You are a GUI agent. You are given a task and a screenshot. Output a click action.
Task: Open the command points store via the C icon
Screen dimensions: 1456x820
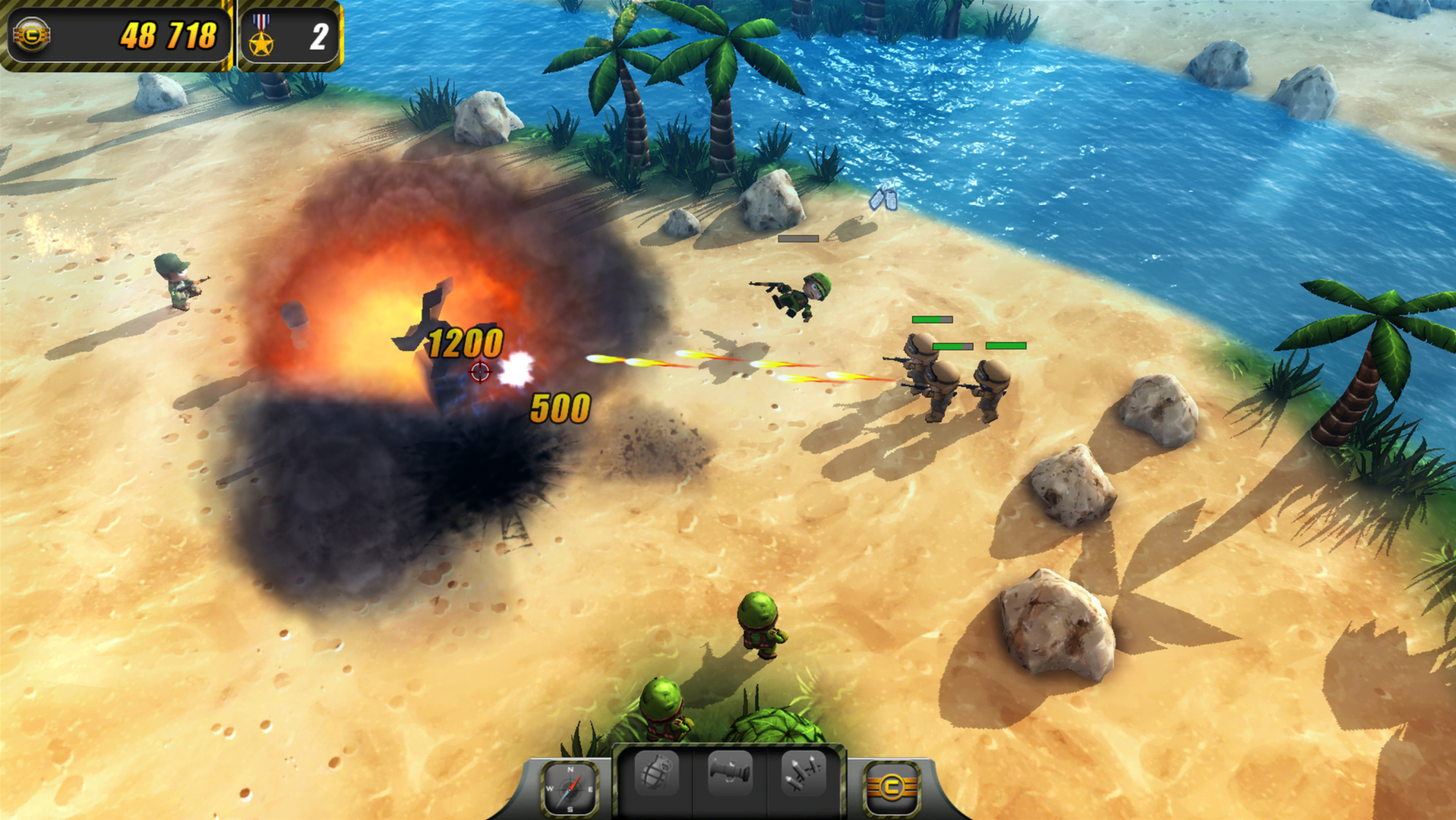893,786
